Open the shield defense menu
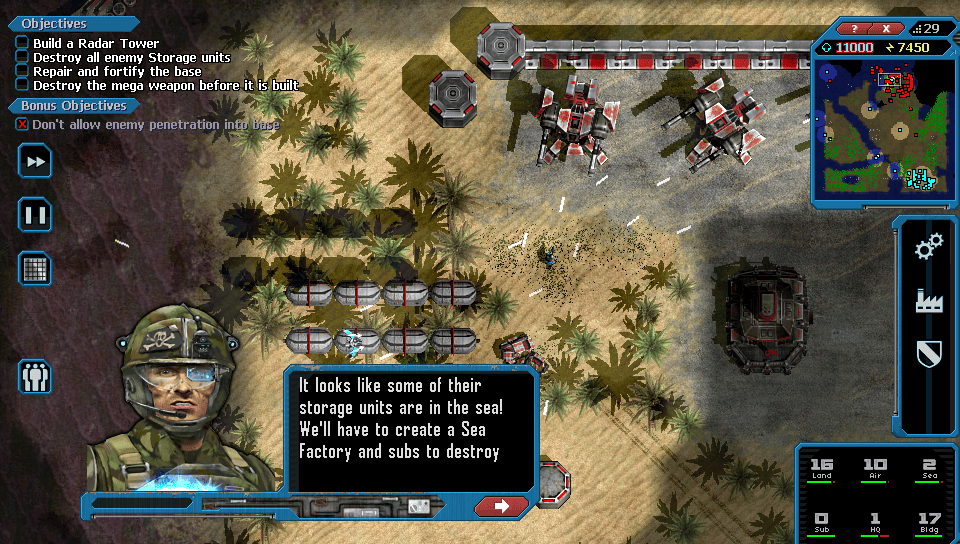 tap(929, 353)
